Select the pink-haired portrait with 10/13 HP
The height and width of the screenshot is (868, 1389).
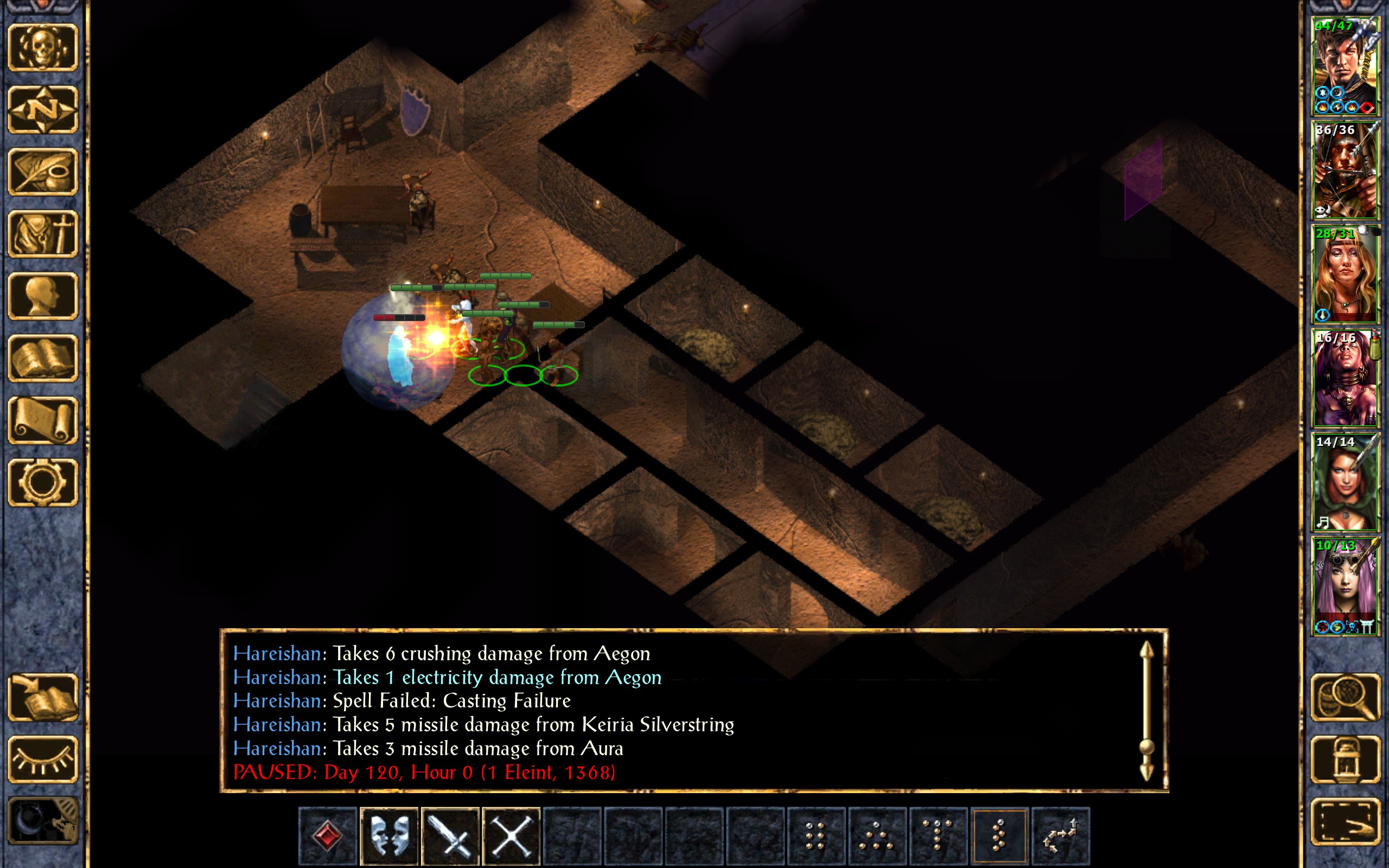point(1345,586)
